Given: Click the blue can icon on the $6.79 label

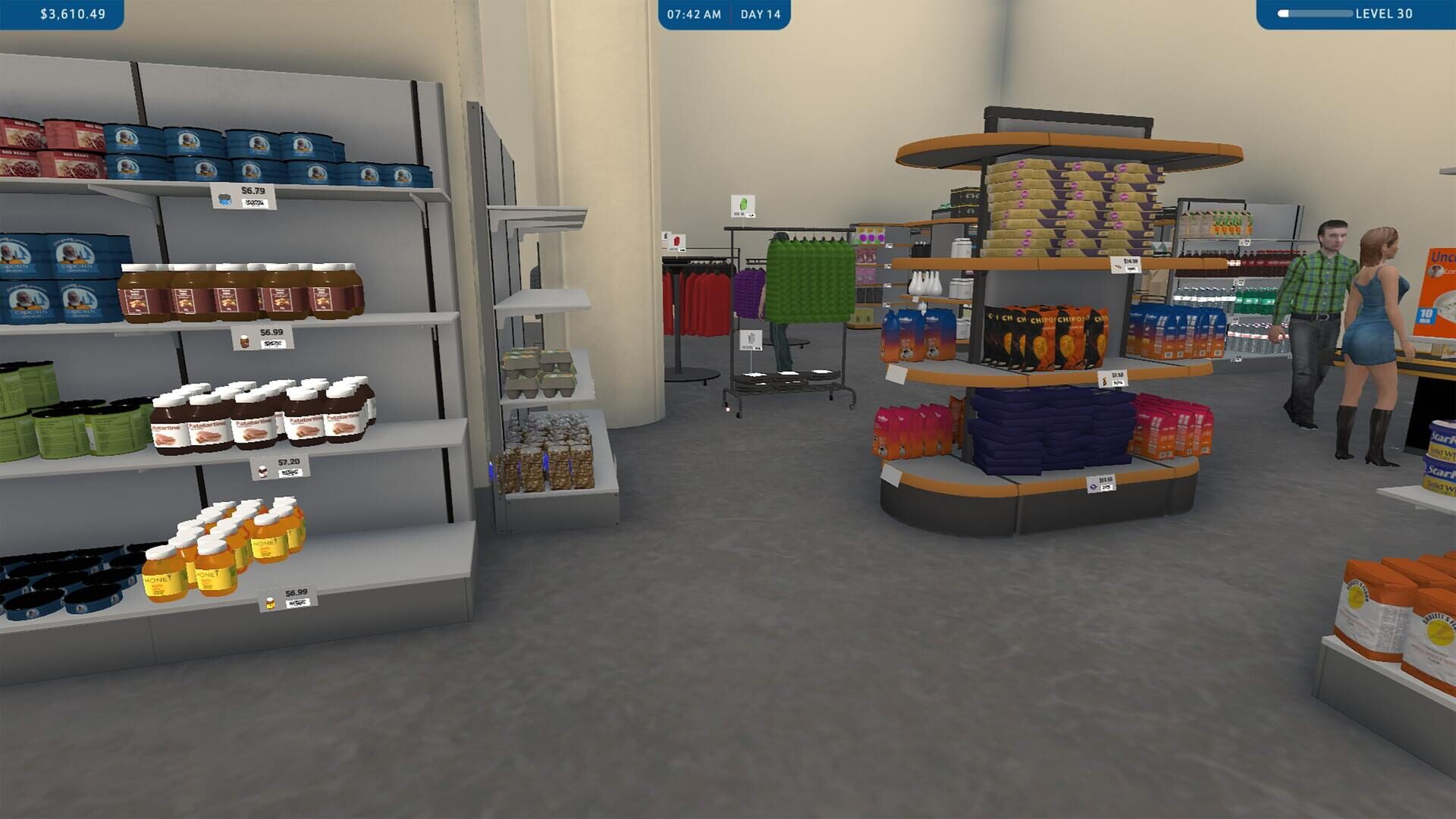Looking at the screenshot, I should (x=224, y=199).
